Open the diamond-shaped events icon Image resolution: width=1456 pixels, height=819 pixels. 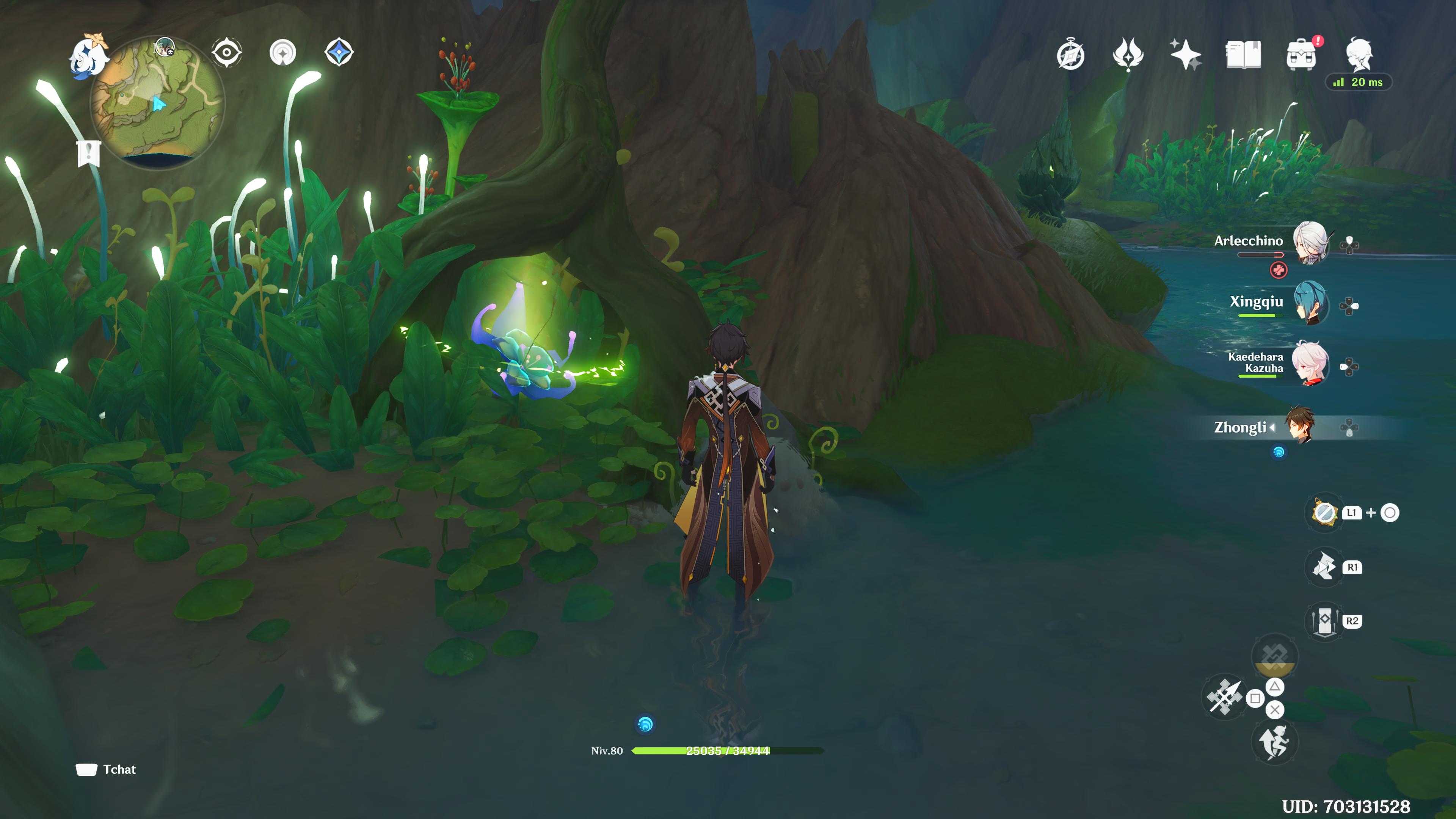click(x=339, y=53)
